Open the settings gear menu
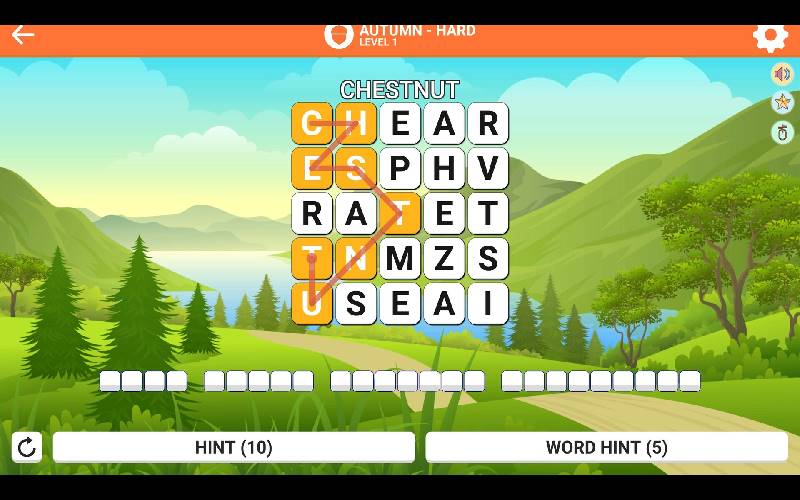This screenshot has width=800, height=500. (x=770, y=36)
